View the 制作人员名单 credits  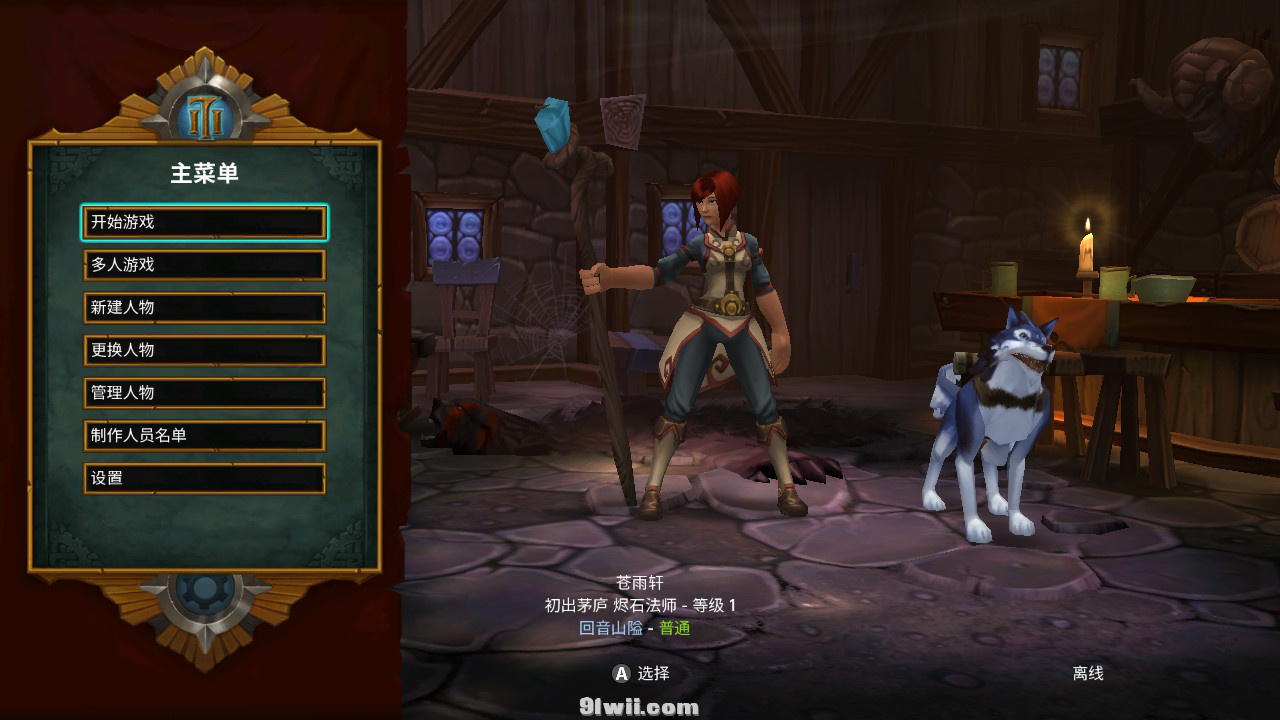coord(204,436)
